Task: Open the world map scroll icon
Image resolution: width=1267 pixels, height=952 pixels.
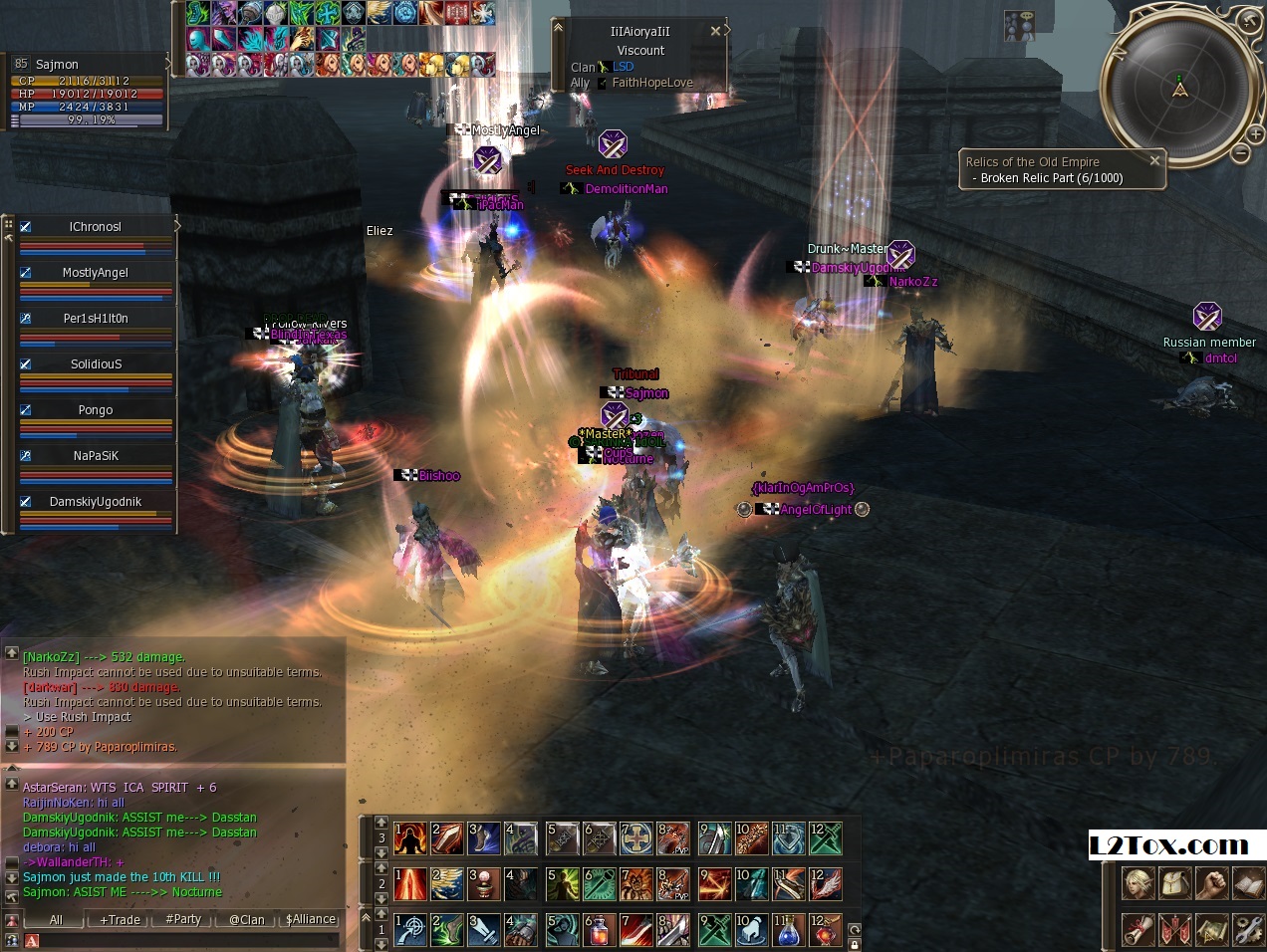Action: click(x=1211, y=929)
